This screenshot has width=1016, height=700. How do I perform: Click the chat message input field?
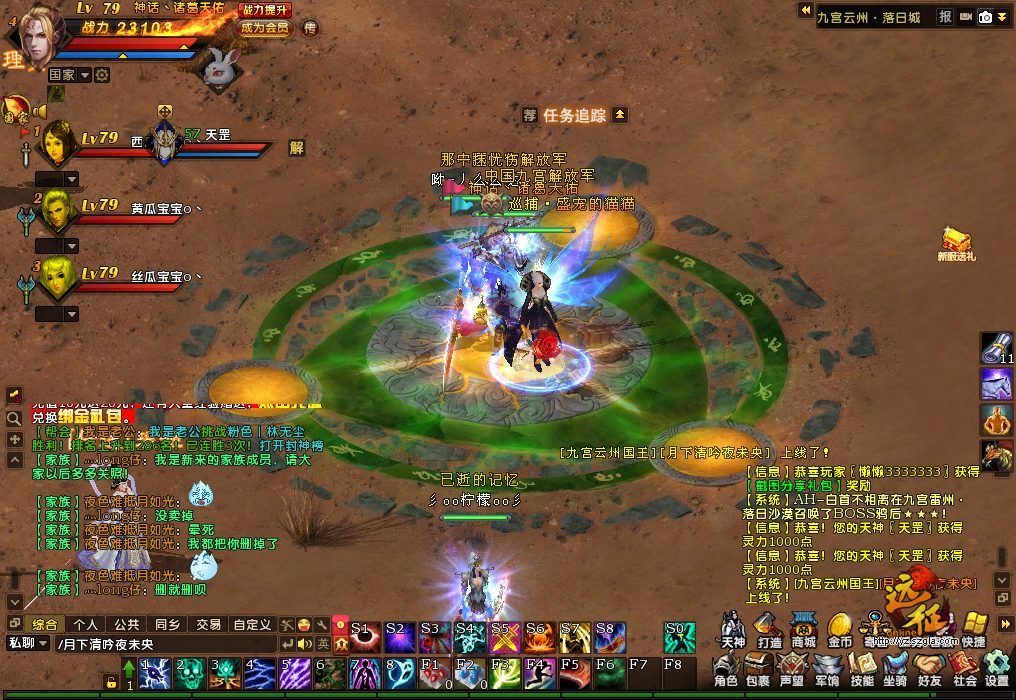[165, 644]
